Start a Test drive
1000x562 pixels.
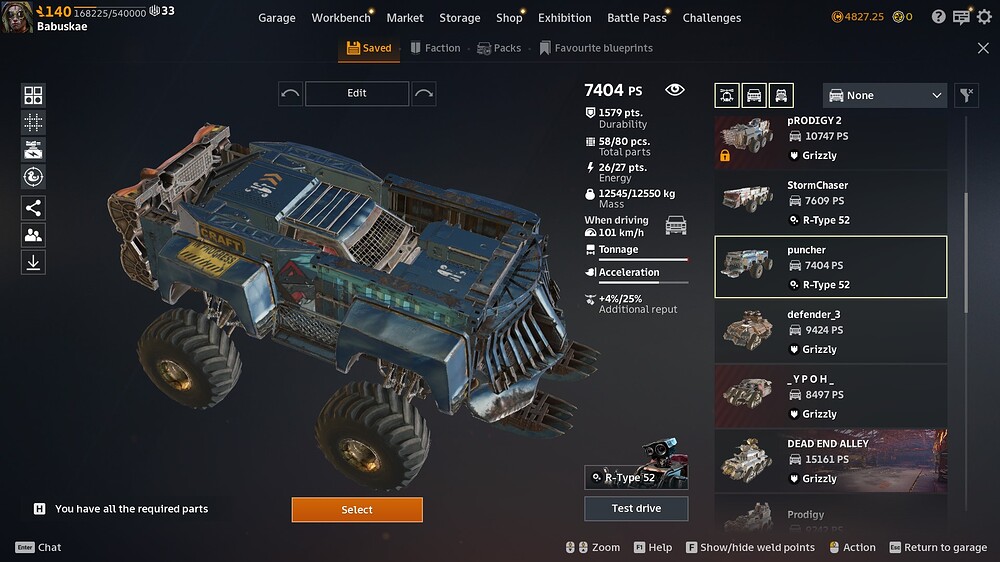click(x=636, y=508)
